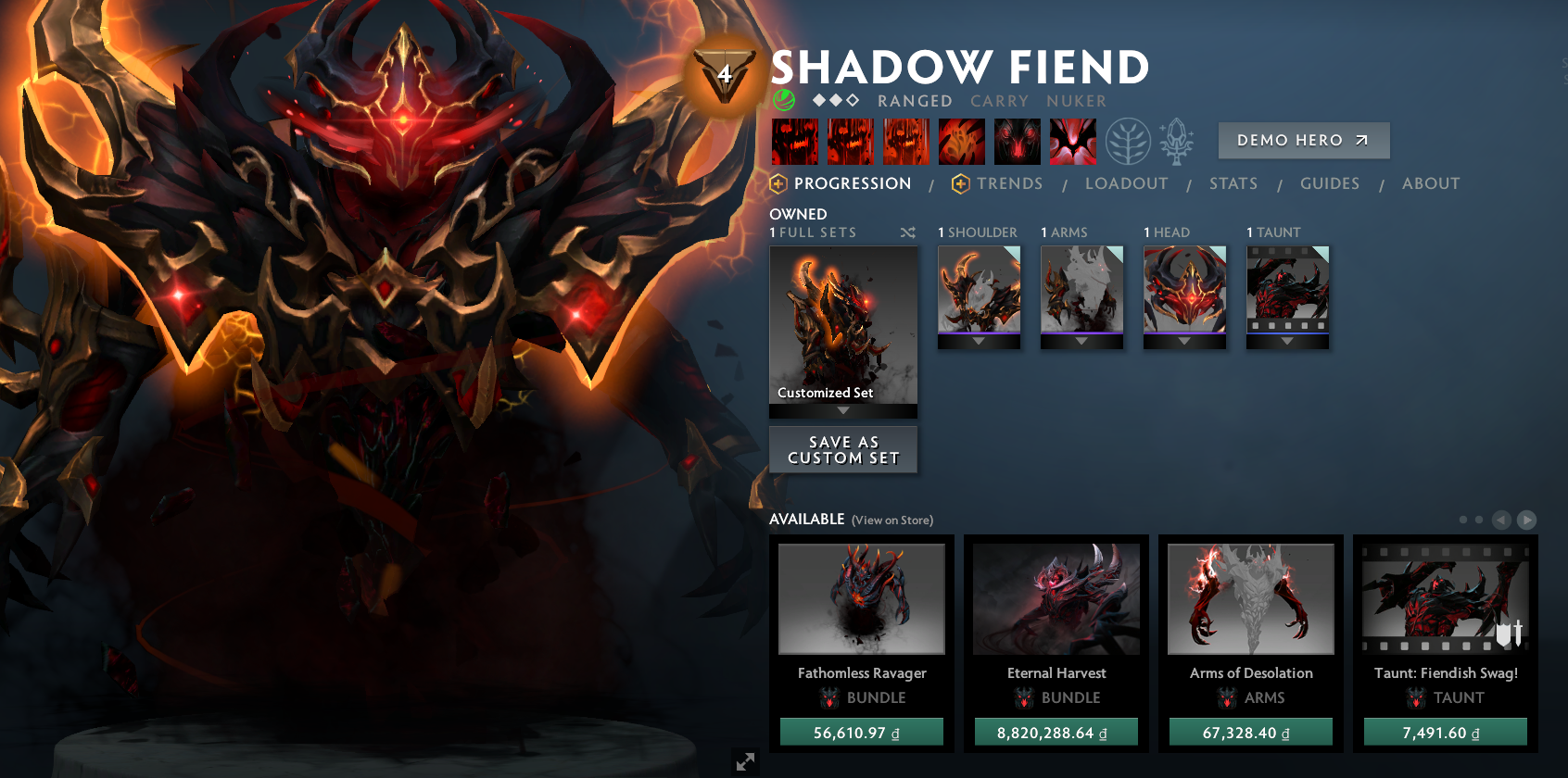Click the next arrow in Available items pagination
1568x778 pixels.
click(x=1525, y=521)
